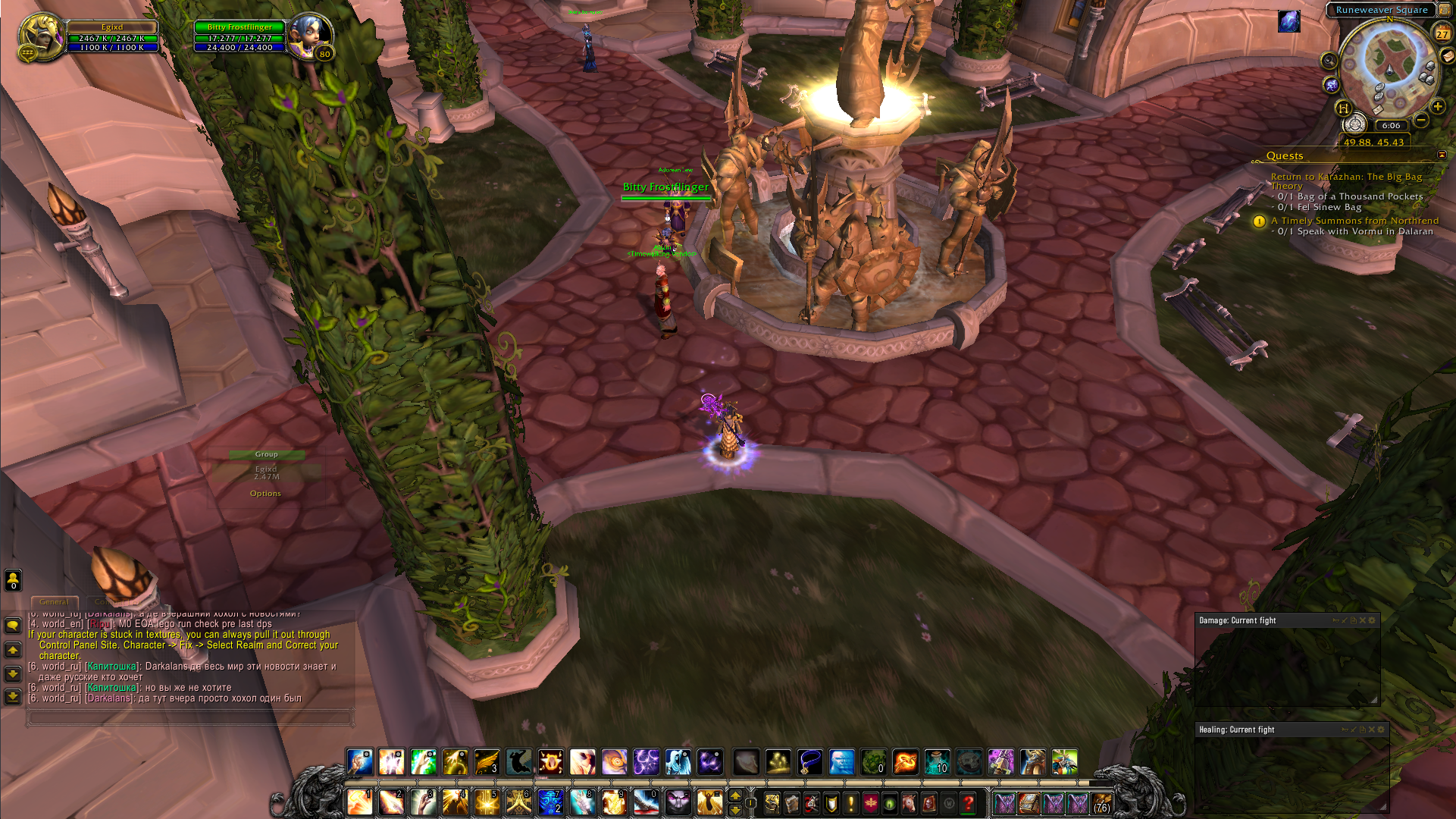The image size is (1456, 819).
Task: Zoom out the minimap with minus button
Action: tap(1422, 120)
